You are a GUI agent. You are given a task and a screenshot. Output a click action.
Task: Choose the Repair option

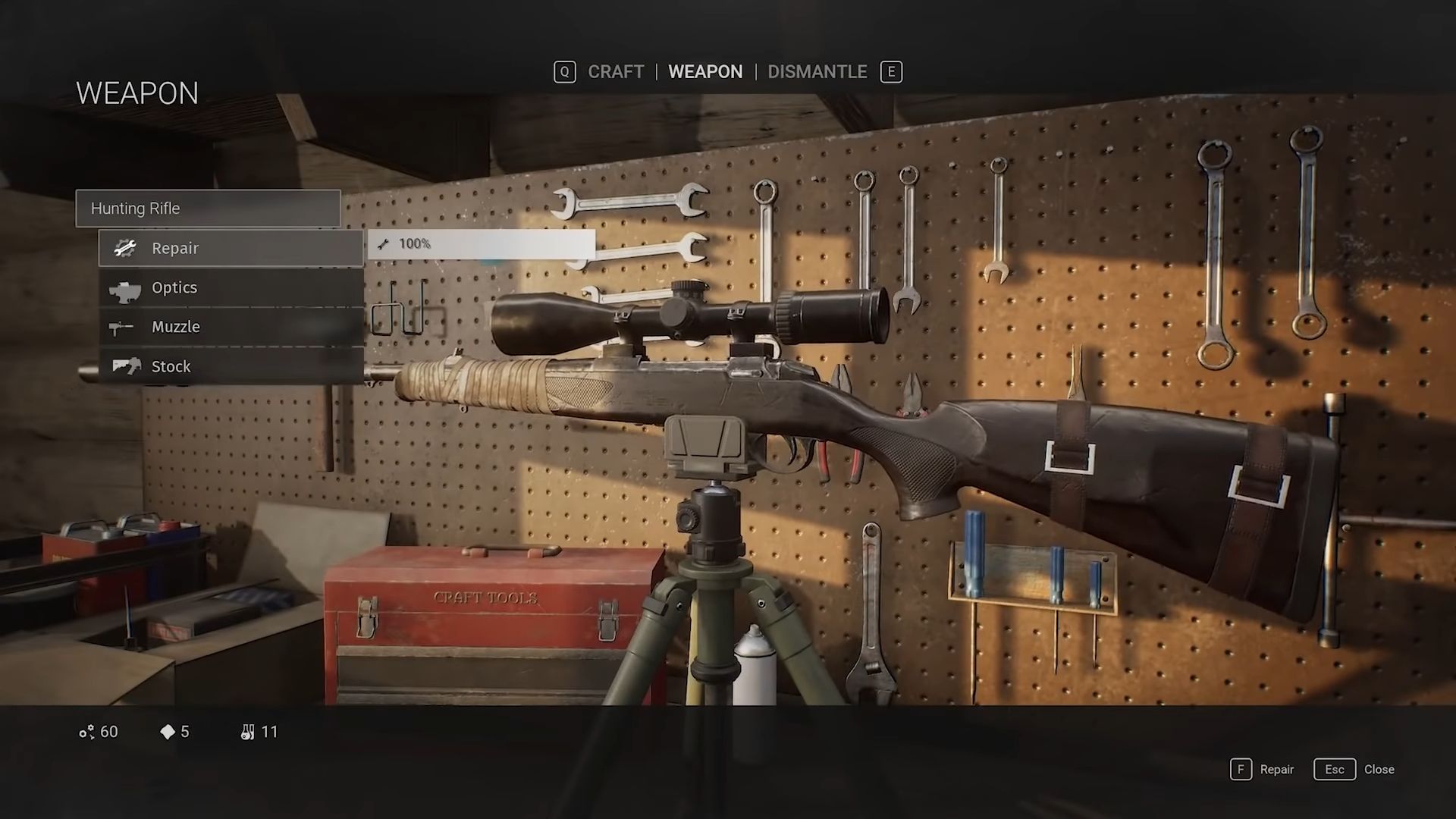point(231,248)
